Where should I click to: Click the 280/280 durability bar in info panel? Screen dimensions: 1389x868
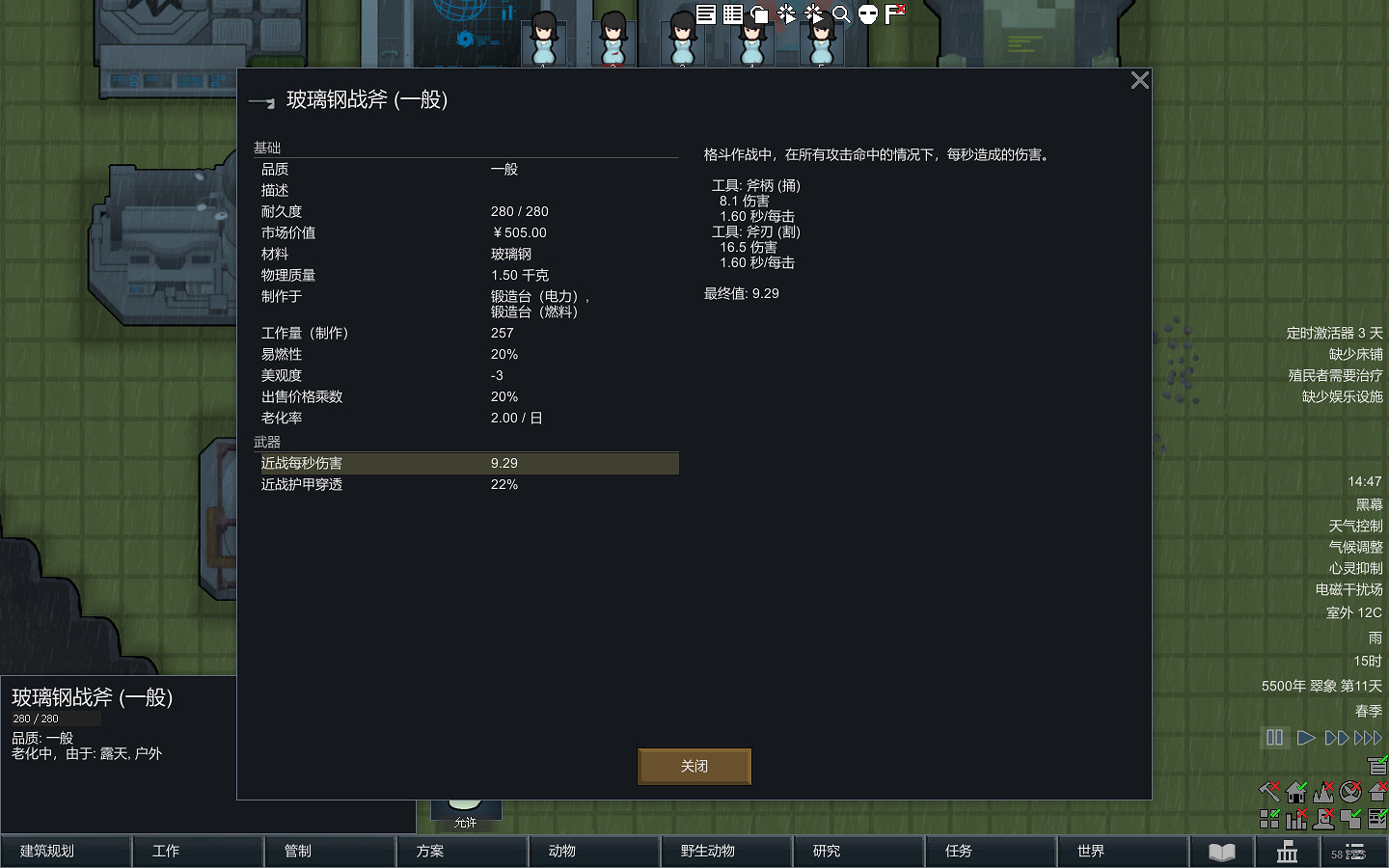55,719
